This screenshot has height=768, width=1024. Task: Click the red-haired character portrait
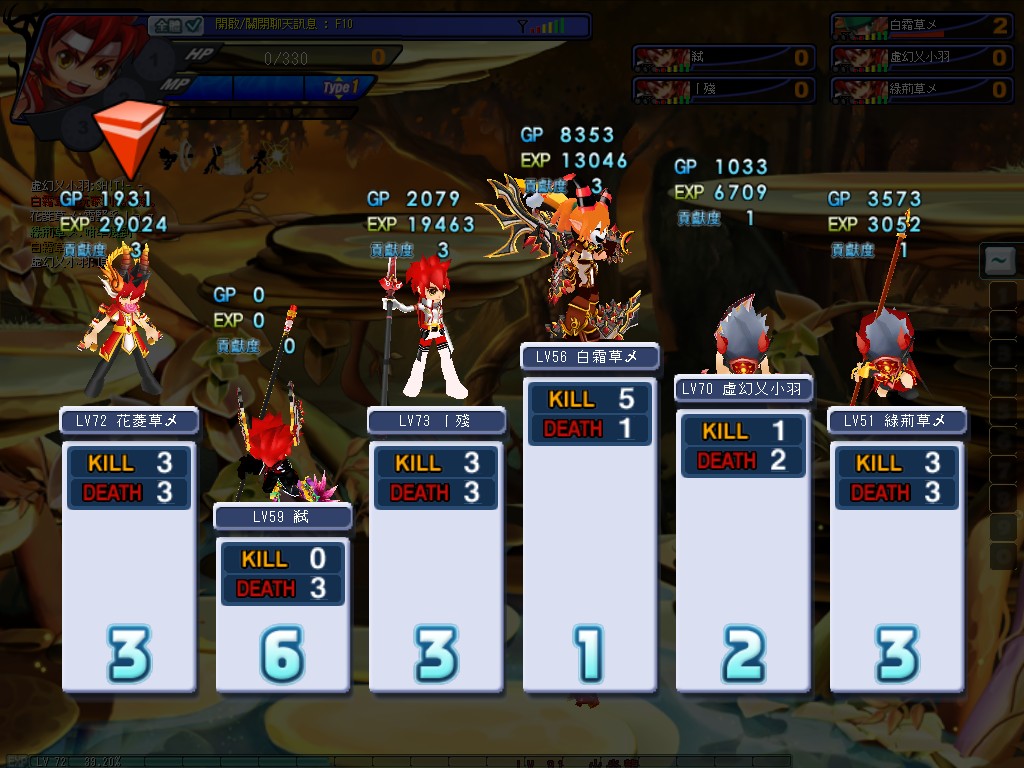click(58, 65)
